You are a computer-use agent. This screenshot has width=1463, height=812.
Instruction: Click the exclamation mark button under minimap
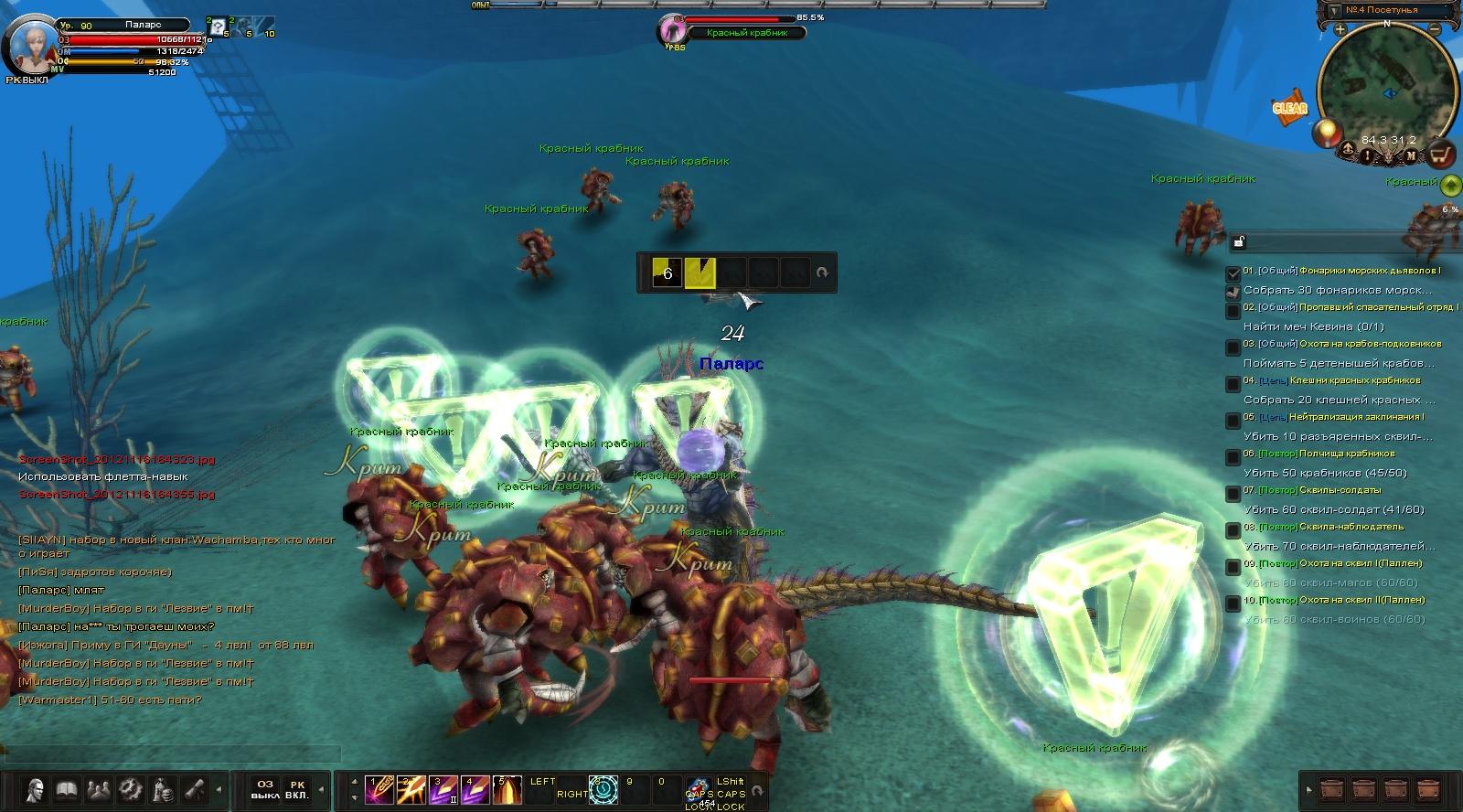tap(1367, 156)
